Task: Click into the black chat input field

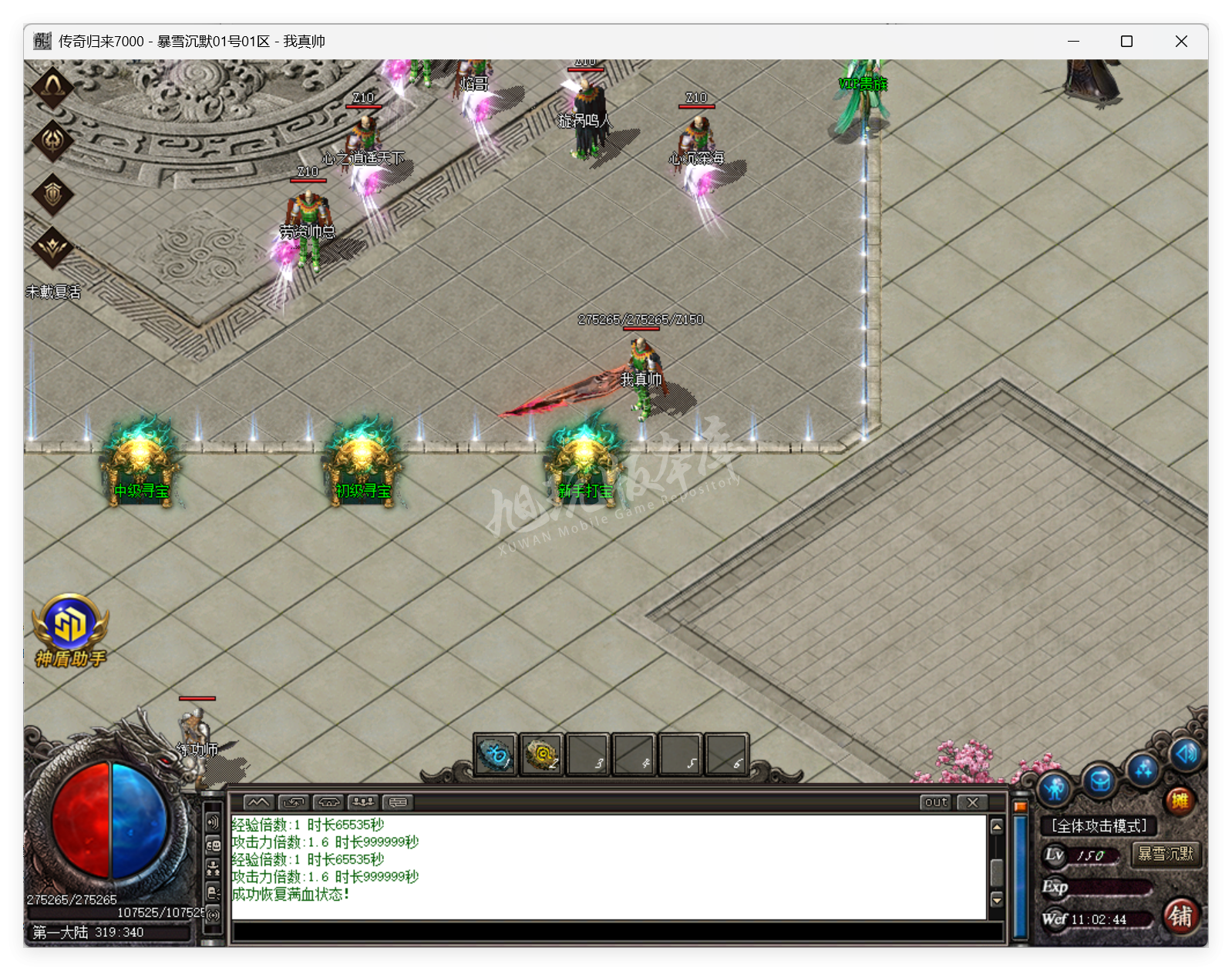Action: (x=617, y=932)
